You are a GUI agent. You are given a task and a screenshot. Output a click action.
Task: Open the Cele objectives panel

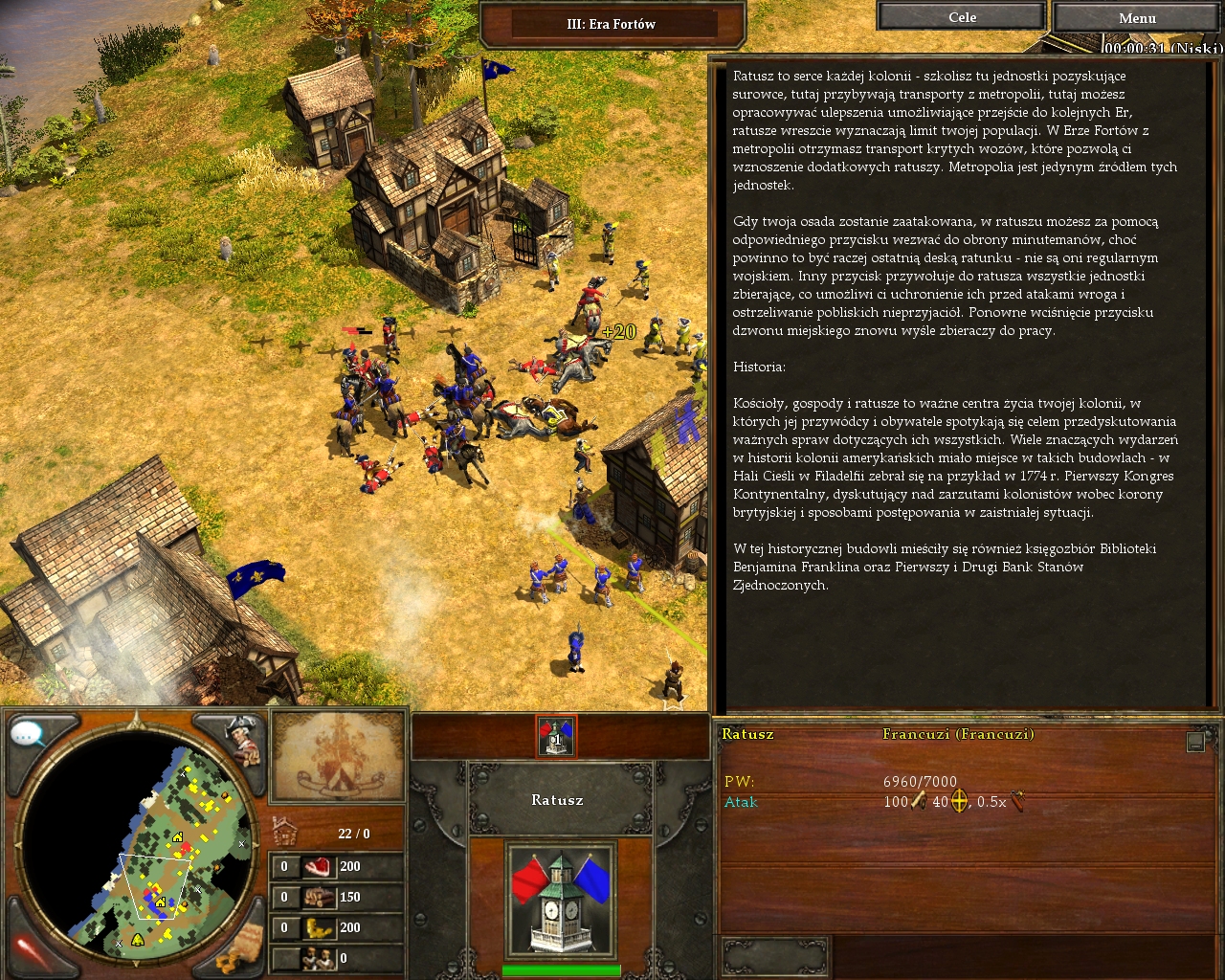pyautogui.click(x=962, y=17)
